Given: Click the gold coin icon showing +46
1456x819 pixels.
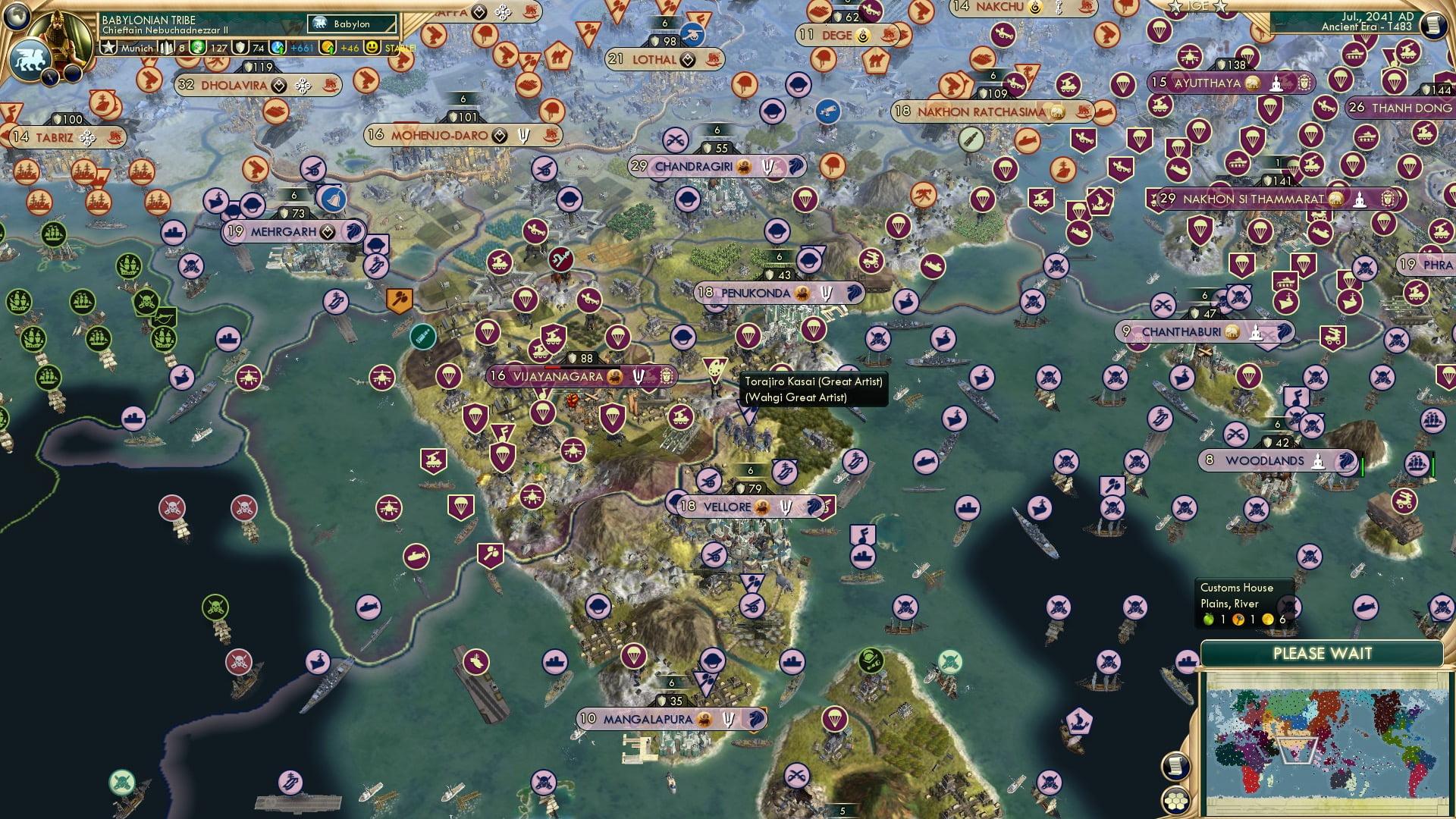Looking at the screenshot, I should point(328,48).
